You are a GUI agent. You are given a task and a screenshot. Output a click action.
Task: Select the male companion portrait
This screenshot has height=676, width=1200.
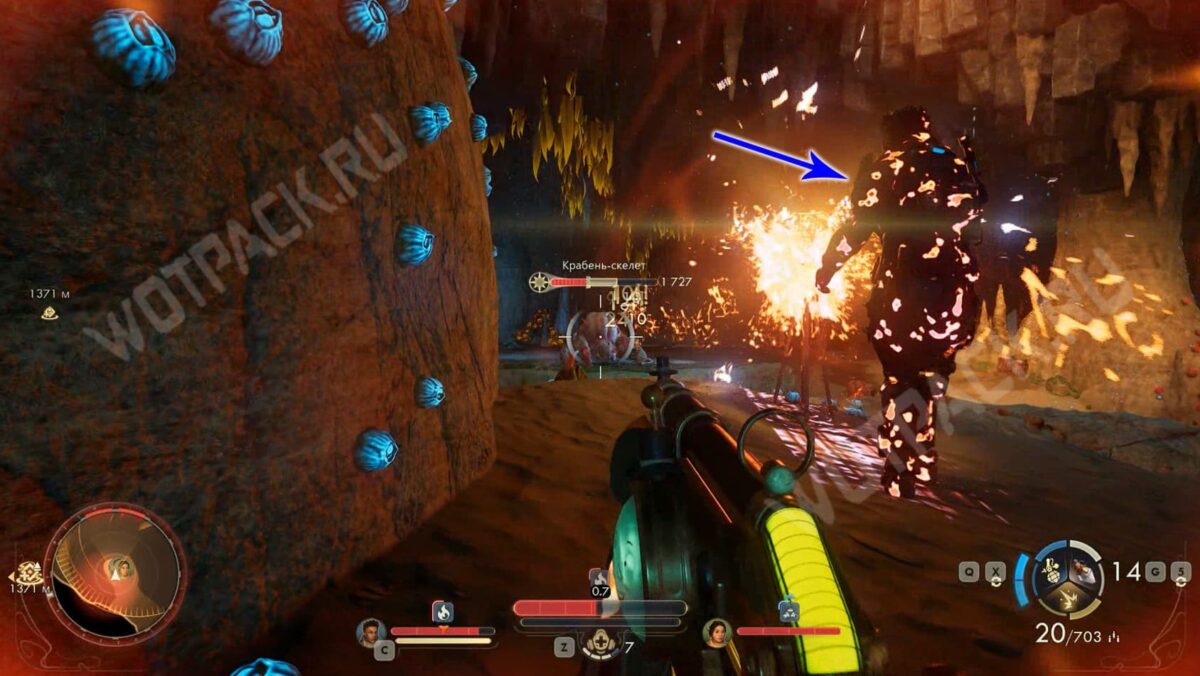click(371, 632)
